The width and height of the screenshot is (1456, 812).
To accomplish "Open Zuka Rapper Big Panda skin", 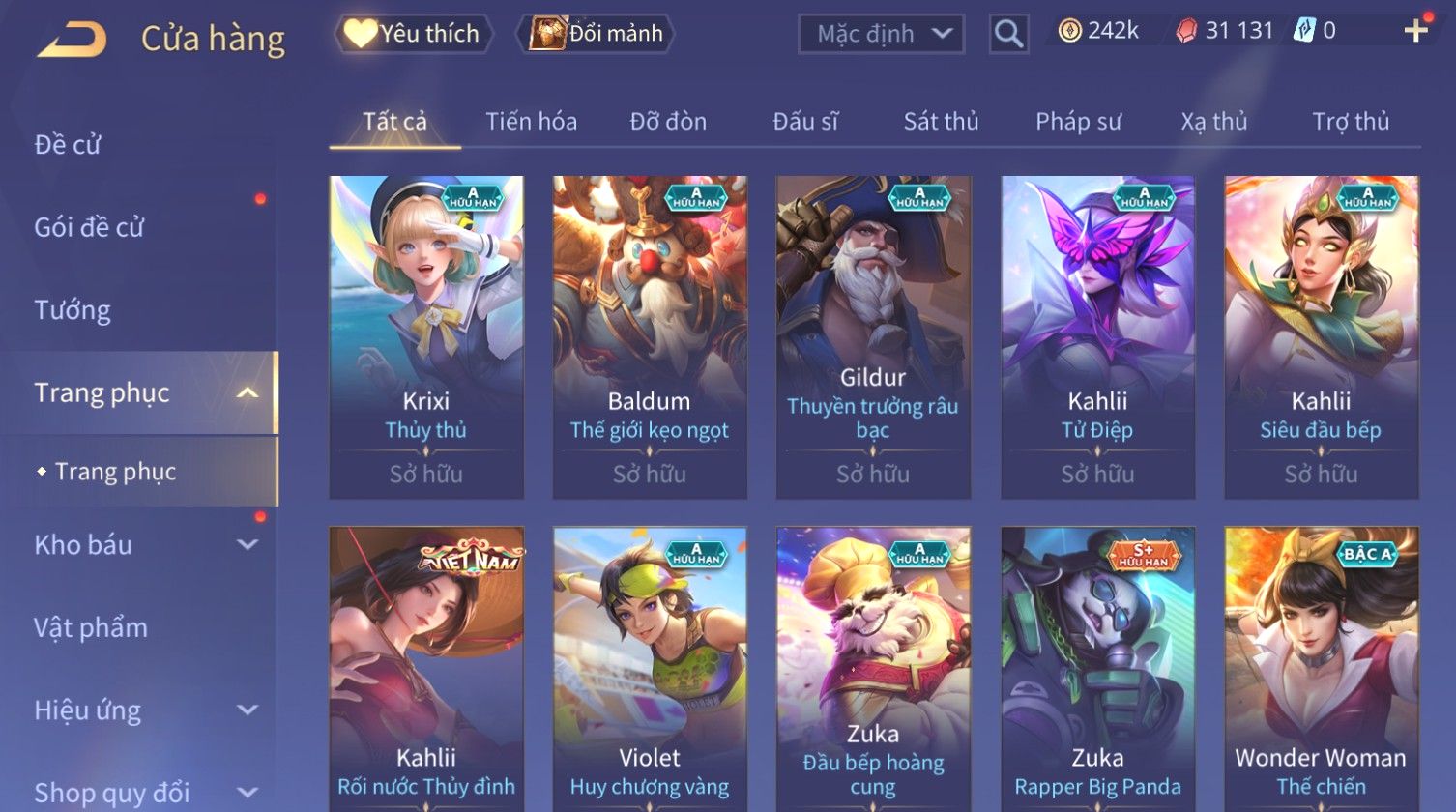I will [x=1097, y=669].
